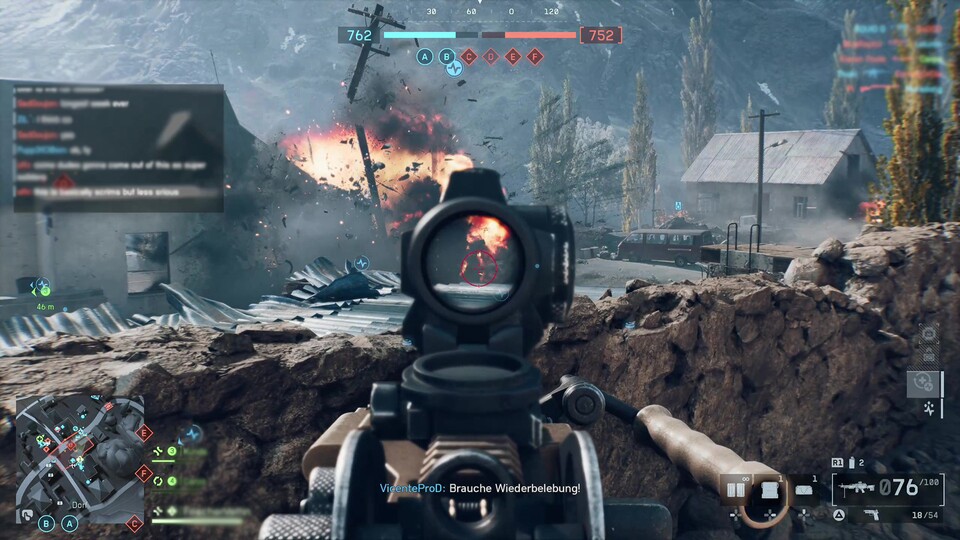Select enemy objective C in the top bar
Image resolution: width=960 pixels, height=540 pixels.
(x=469, y=57)
